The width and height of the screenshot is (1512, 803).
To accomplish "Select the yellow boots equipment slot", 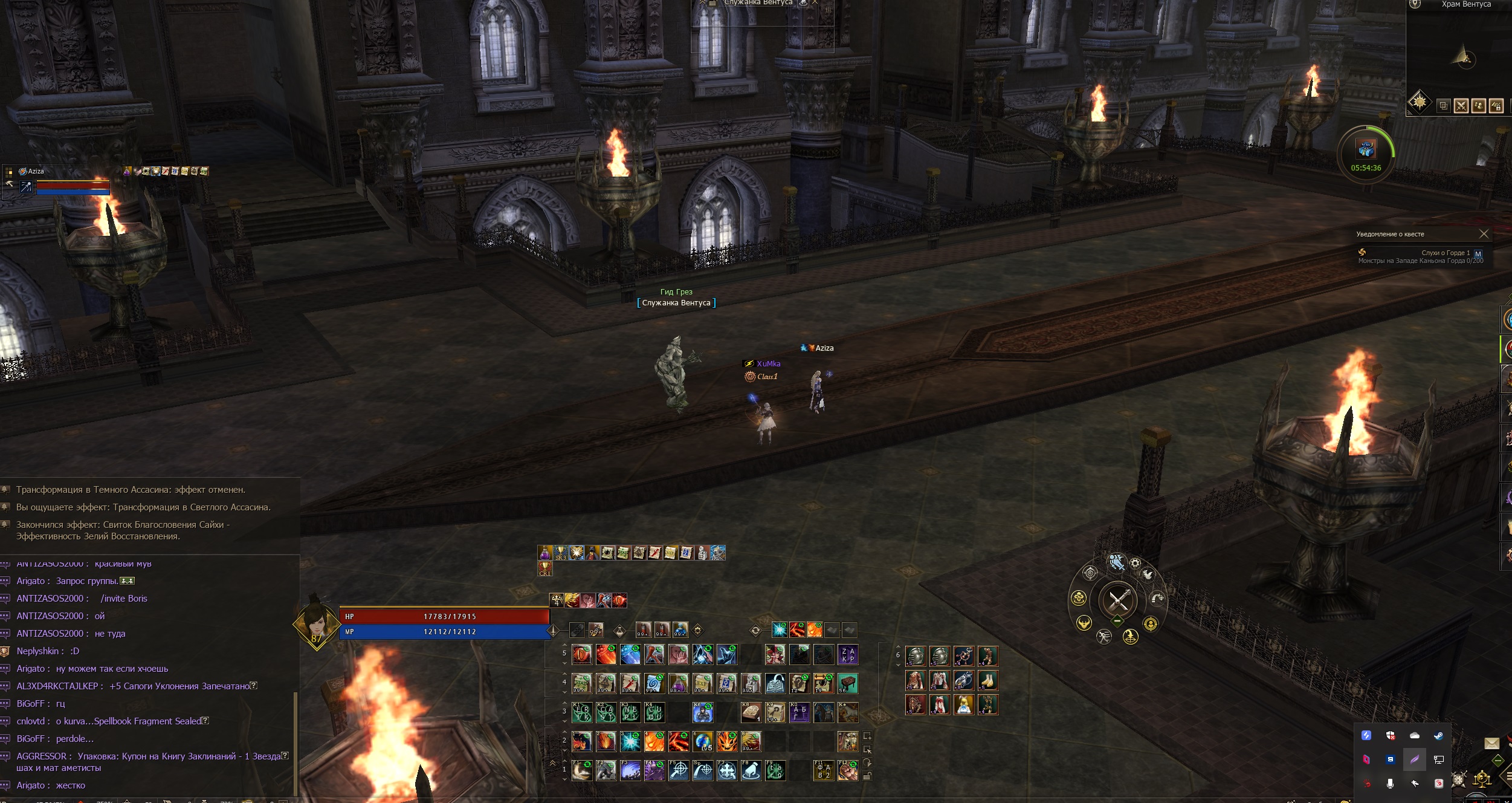I will pyautogui.click(x=988, y=680).
